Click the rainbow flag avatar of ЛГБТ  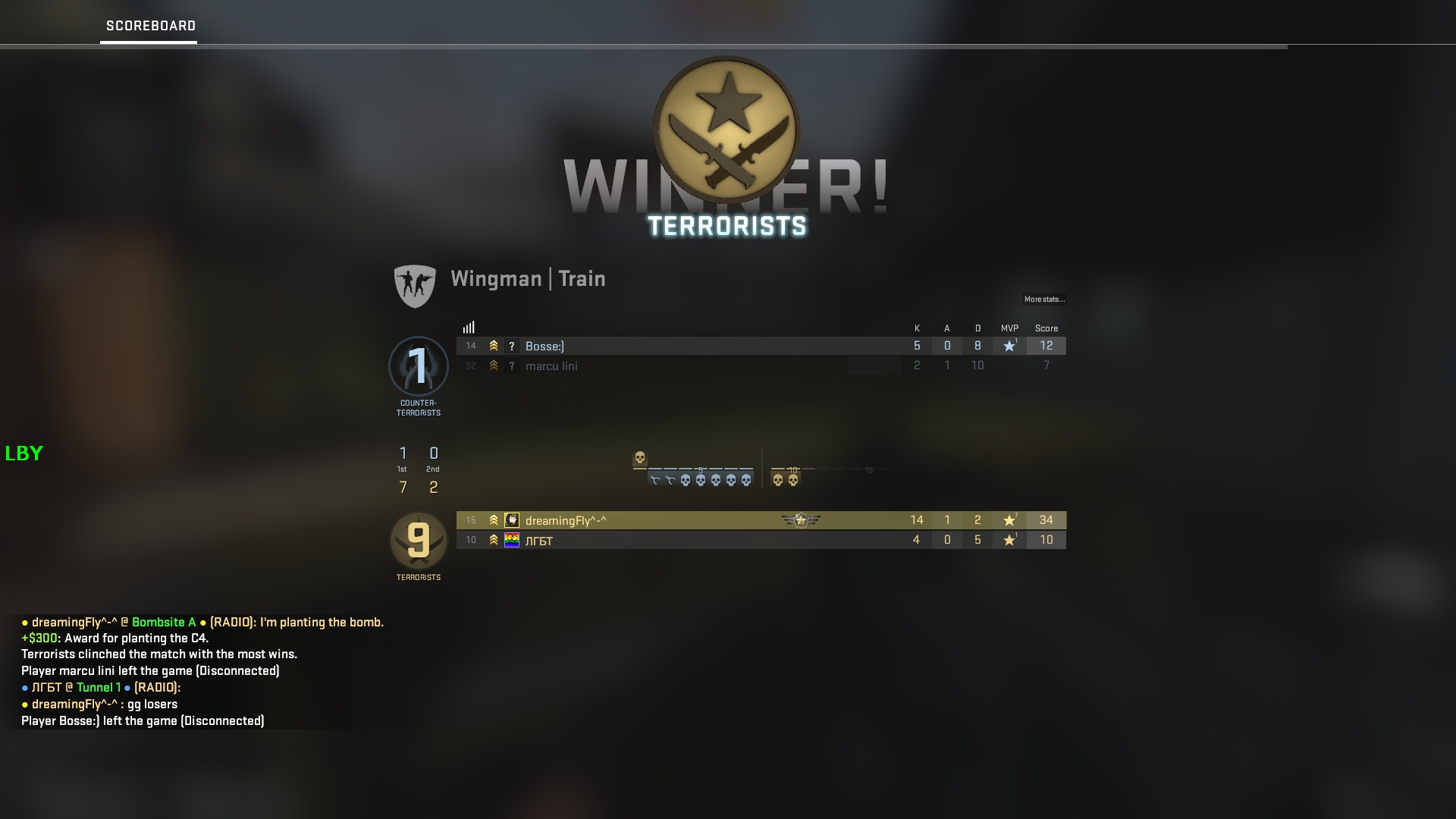click(x=512, y=540)
